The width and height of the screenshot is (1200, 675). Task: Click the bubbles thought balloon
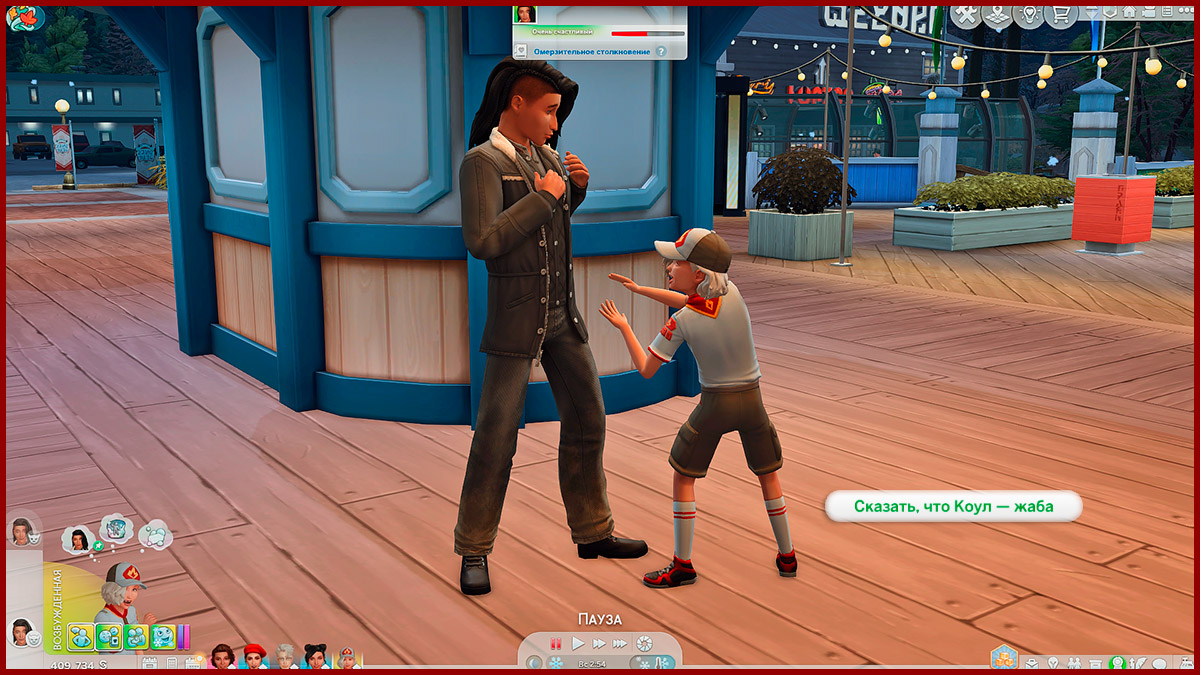(155, 534)
